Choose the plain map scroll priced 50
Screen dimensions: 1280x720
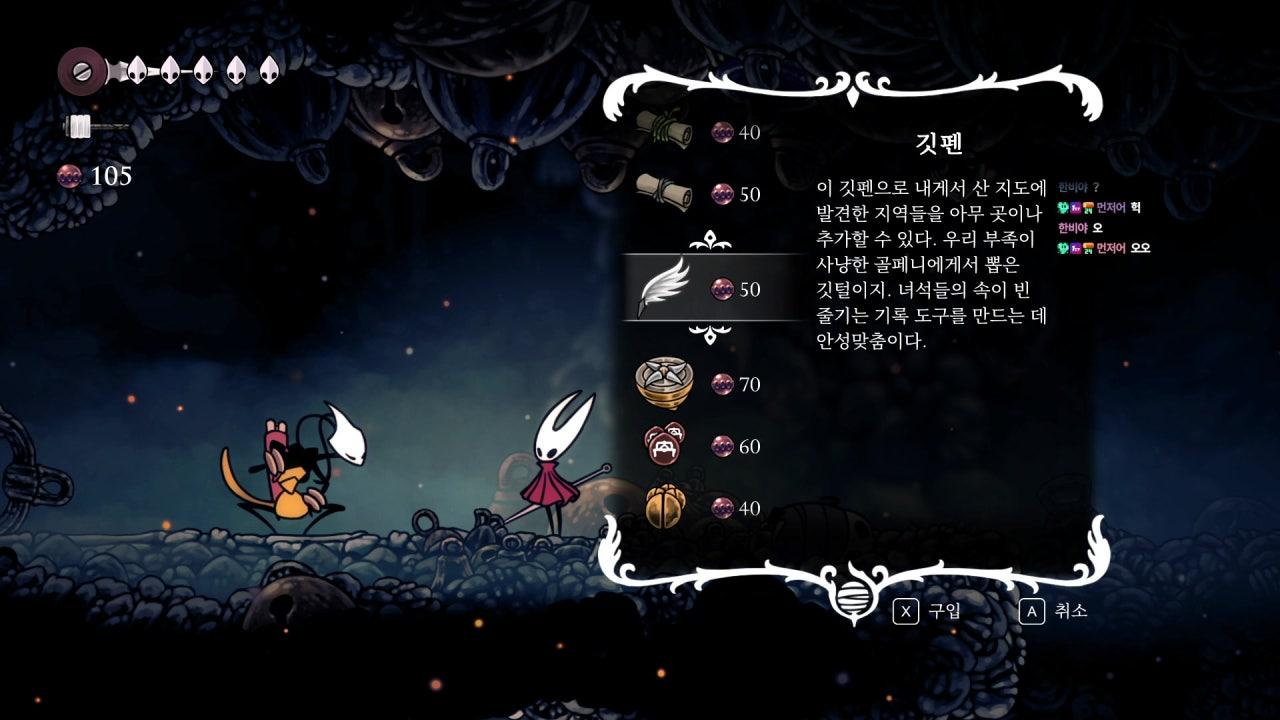tap(663, 192)
